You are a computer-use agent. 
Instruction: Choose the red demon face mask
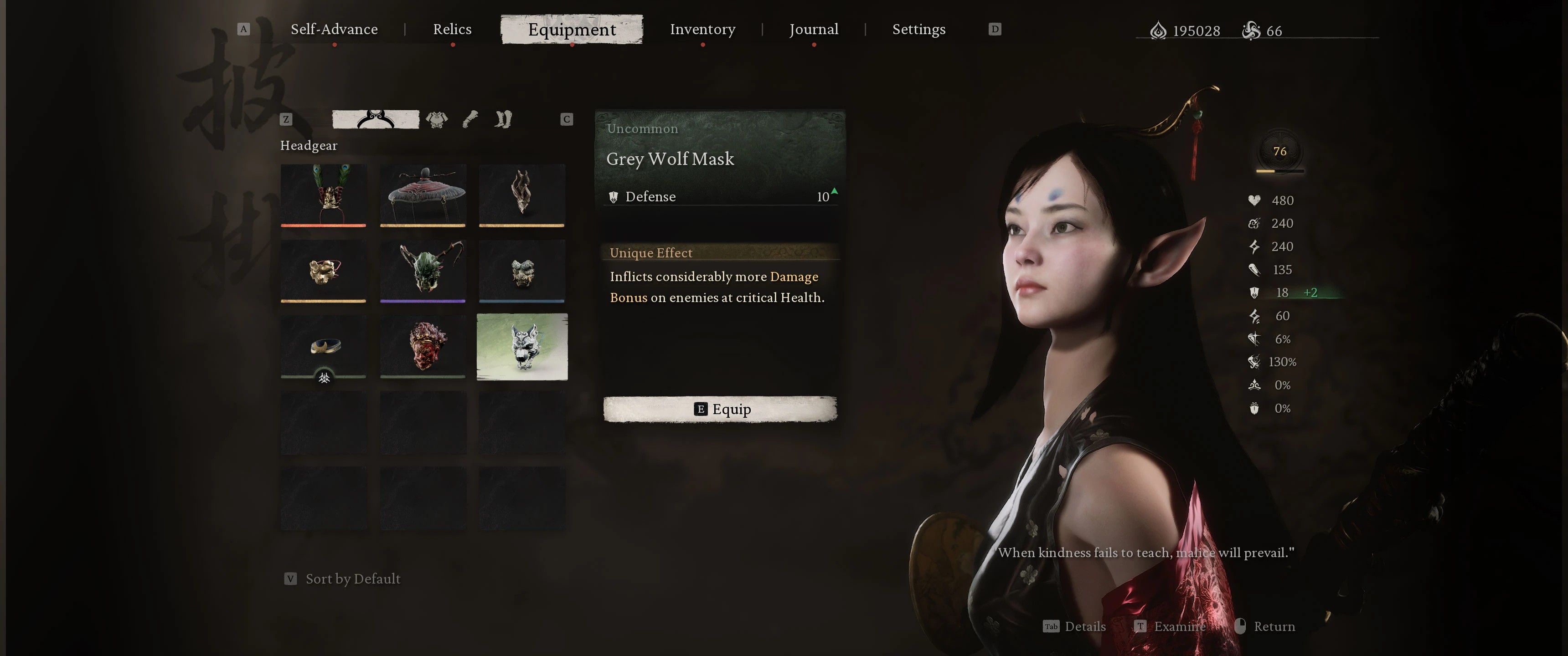pyautogui.click(x=423, y=346)
